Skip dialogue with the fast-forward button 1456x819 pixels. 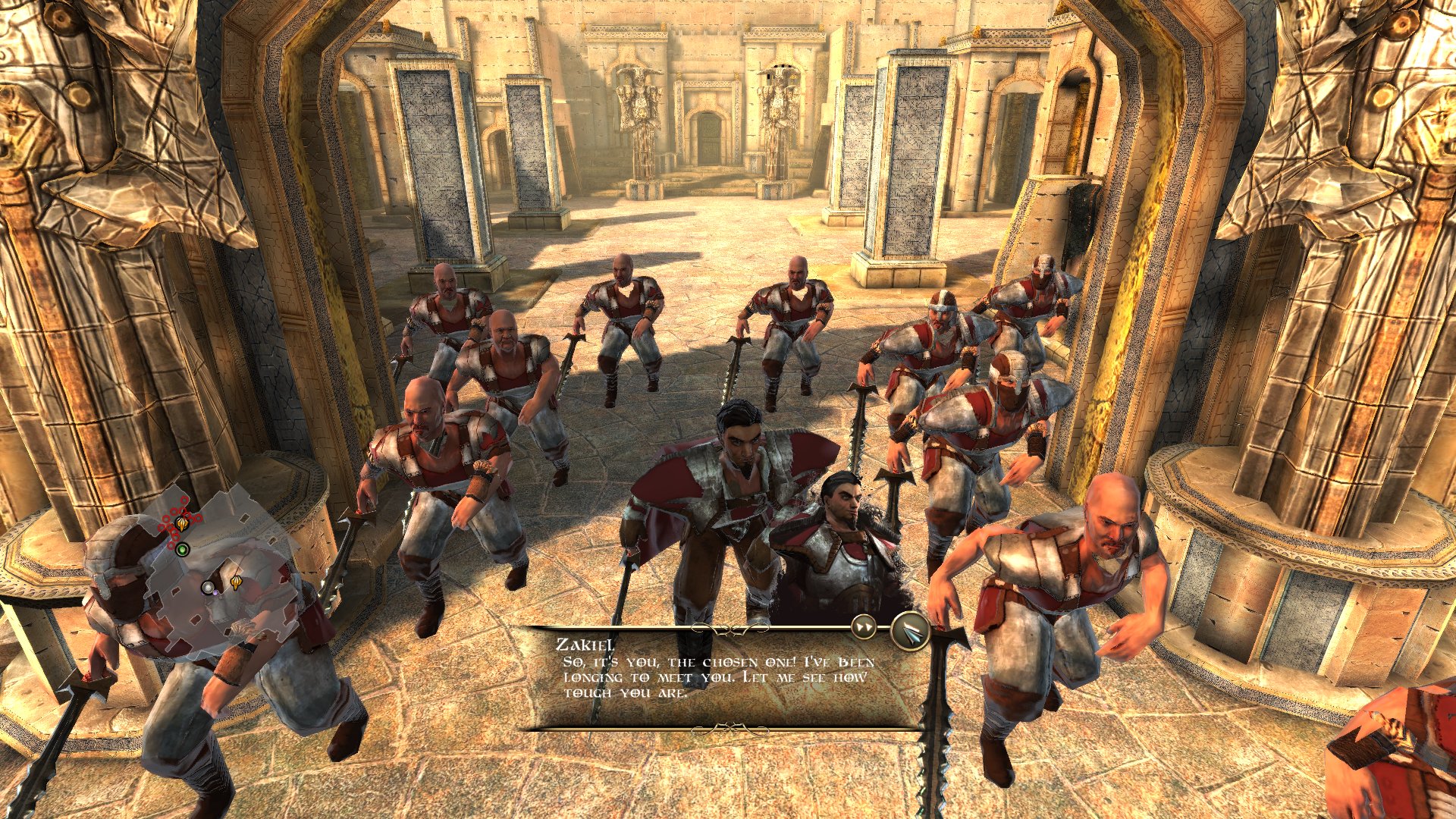(864, 626)
